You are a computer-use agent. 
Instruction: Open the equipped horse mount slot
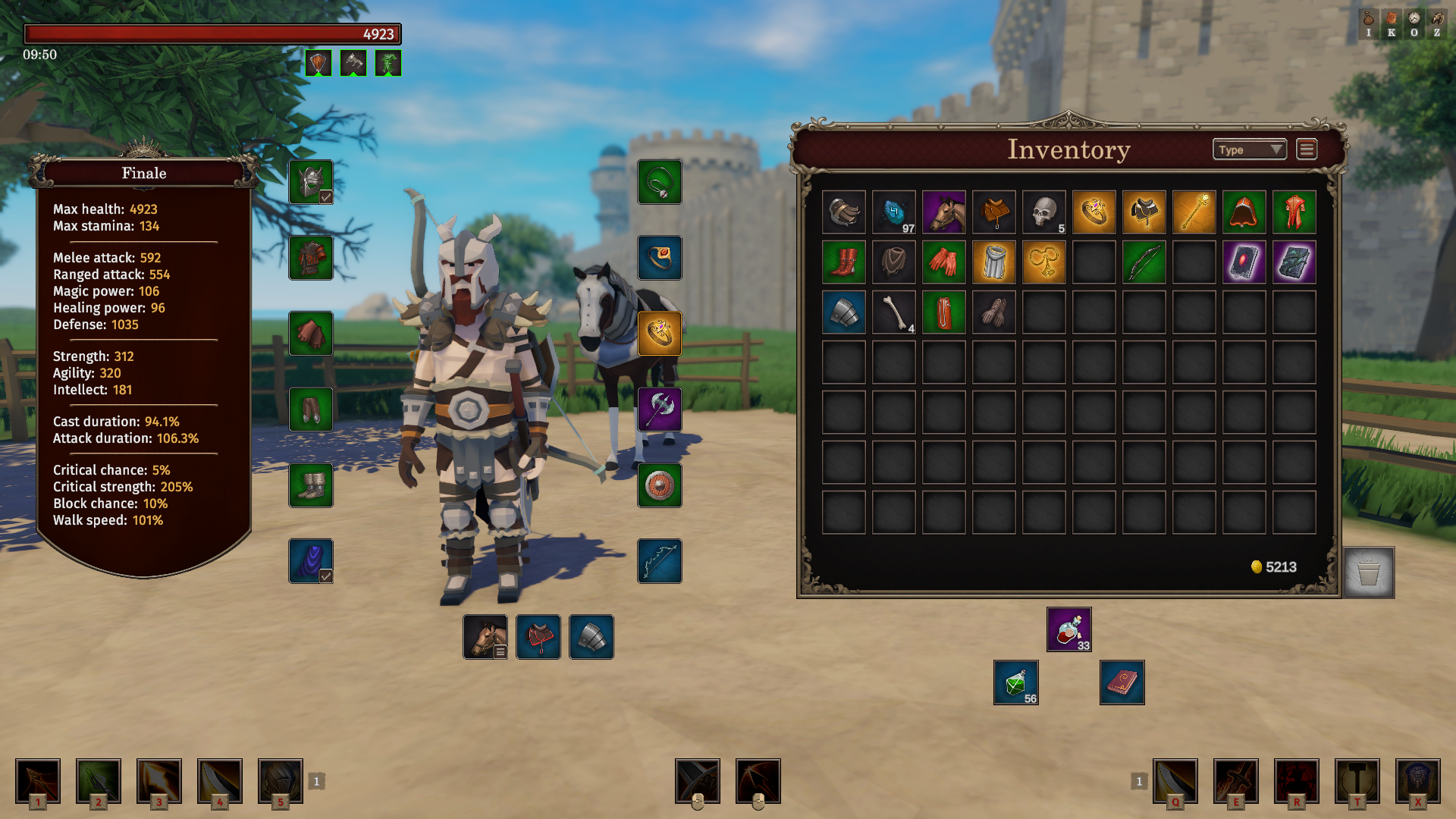click(485, 637)
